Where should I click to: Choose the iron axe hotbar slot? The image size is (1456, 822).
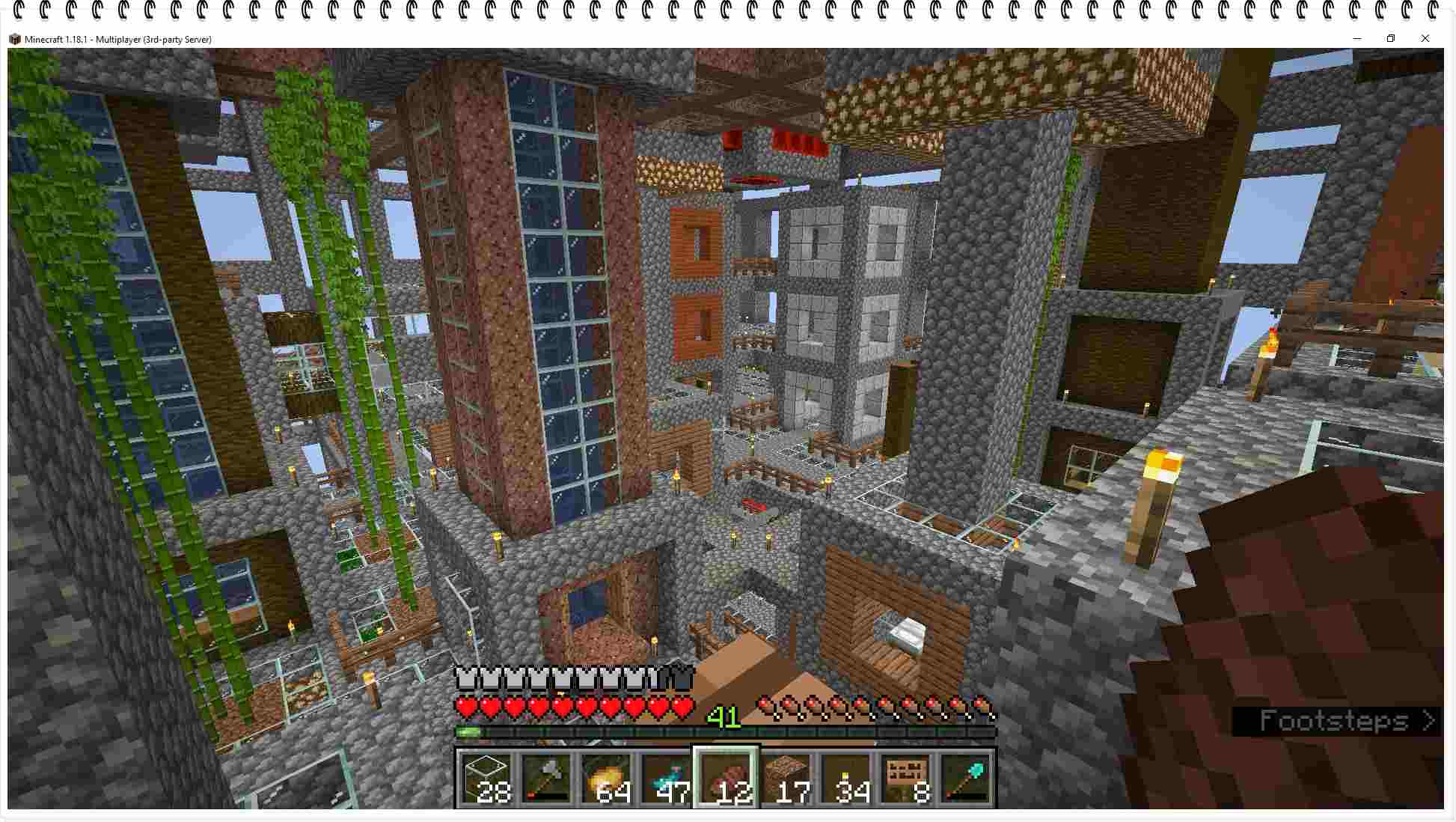point(546,778)
